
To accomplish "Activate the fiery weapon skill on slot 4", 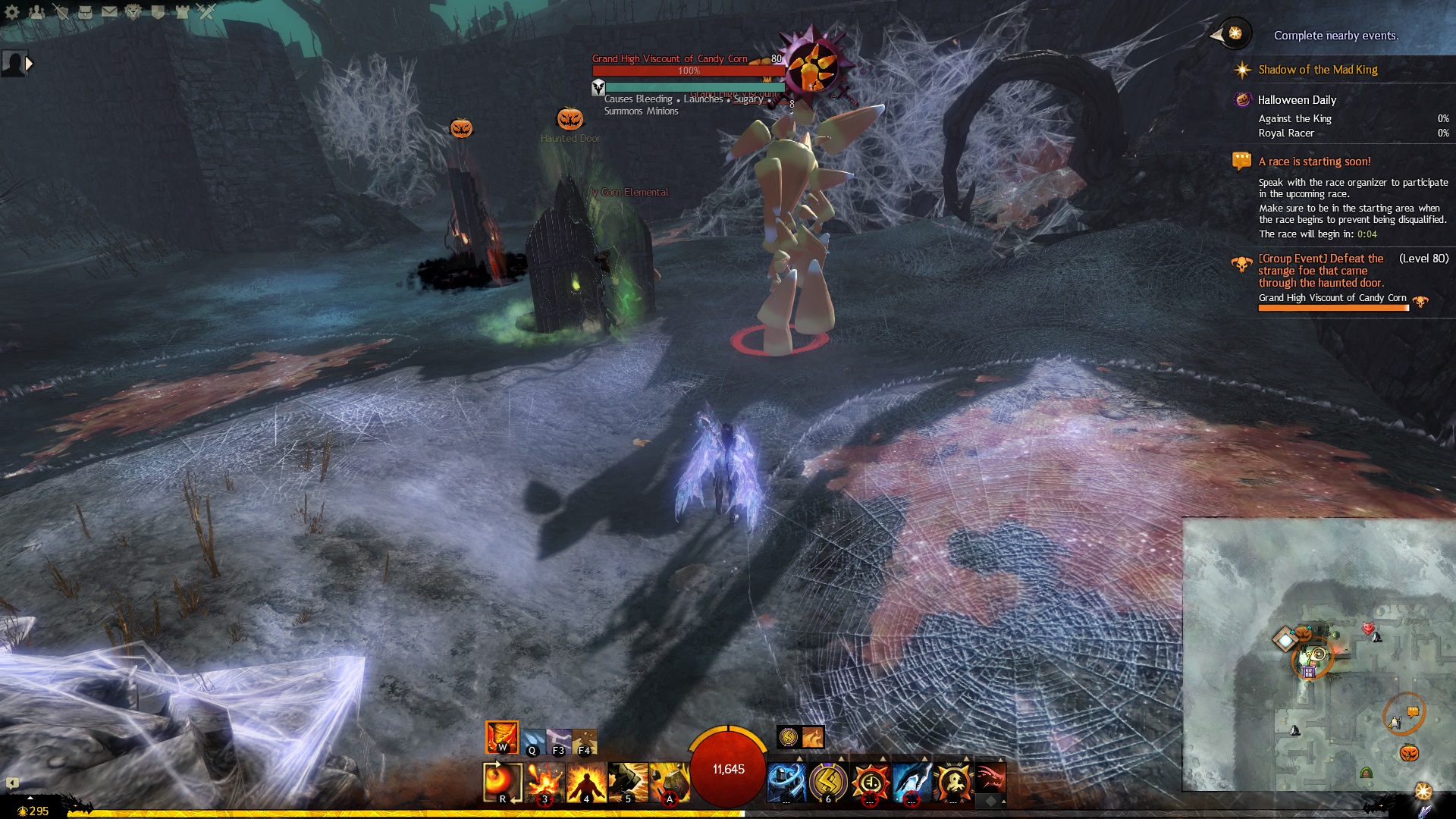I will tap(586, 781).
